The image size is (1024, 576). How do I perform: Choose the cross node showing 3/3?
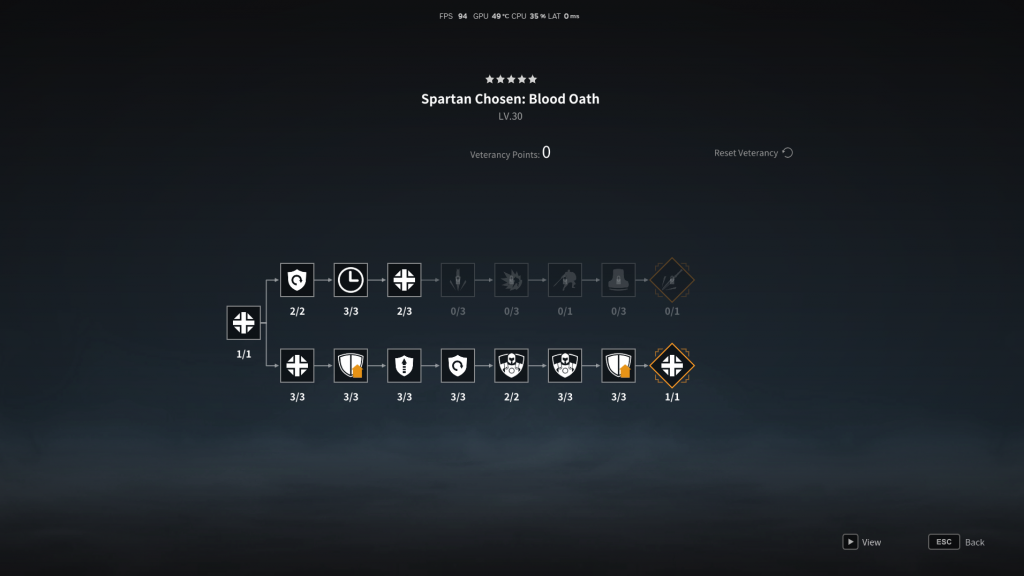(297, 366)
